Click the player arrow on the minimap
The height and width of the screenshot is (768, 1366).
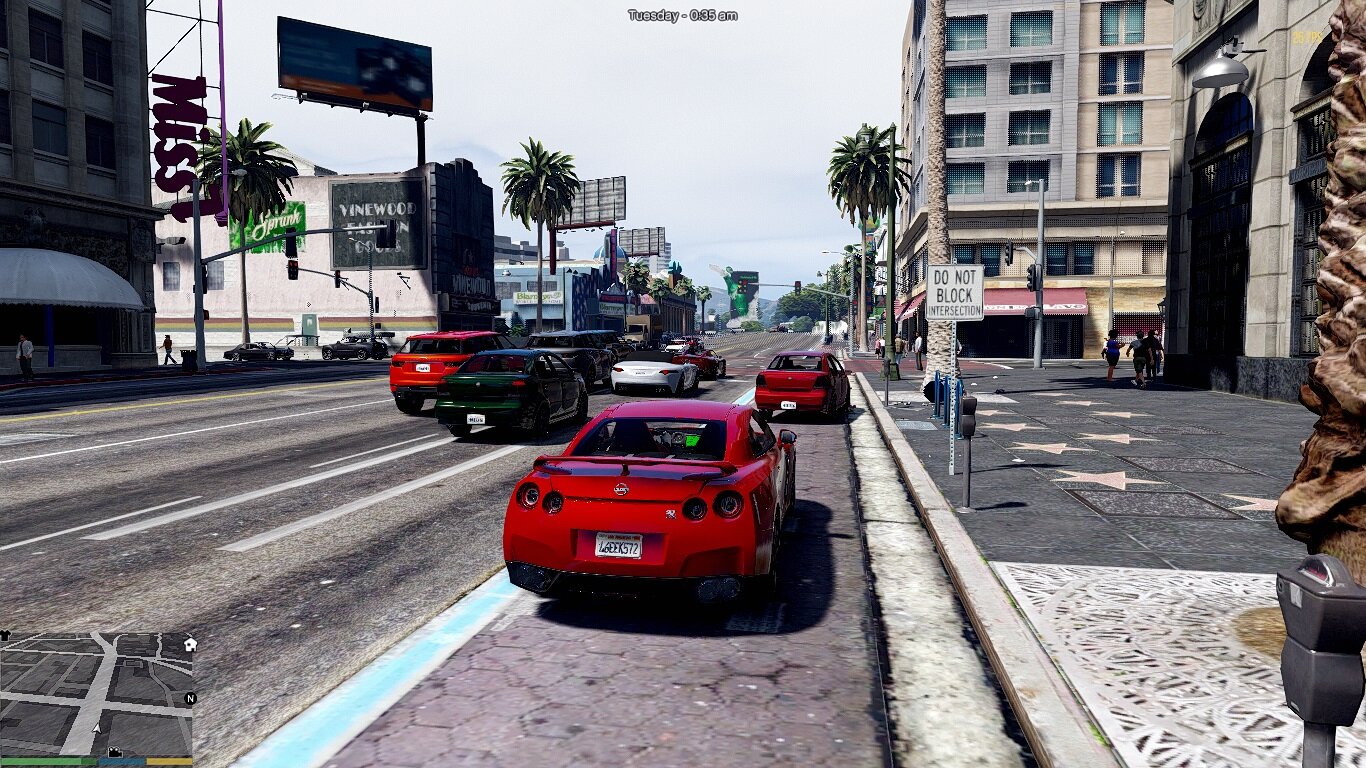[96, 727]
